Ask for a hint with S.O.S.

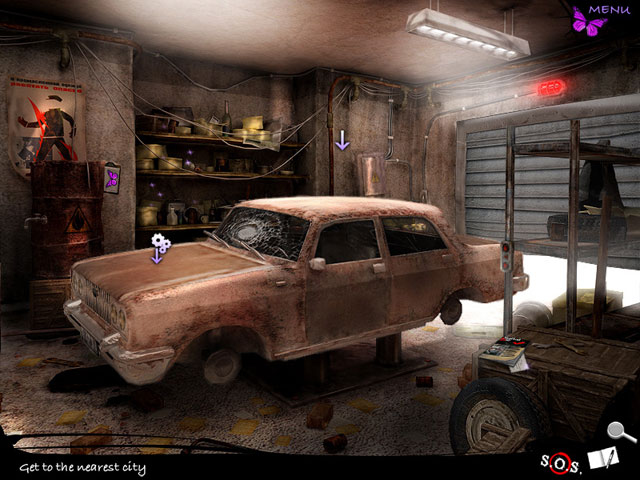(x=561, y=461)
